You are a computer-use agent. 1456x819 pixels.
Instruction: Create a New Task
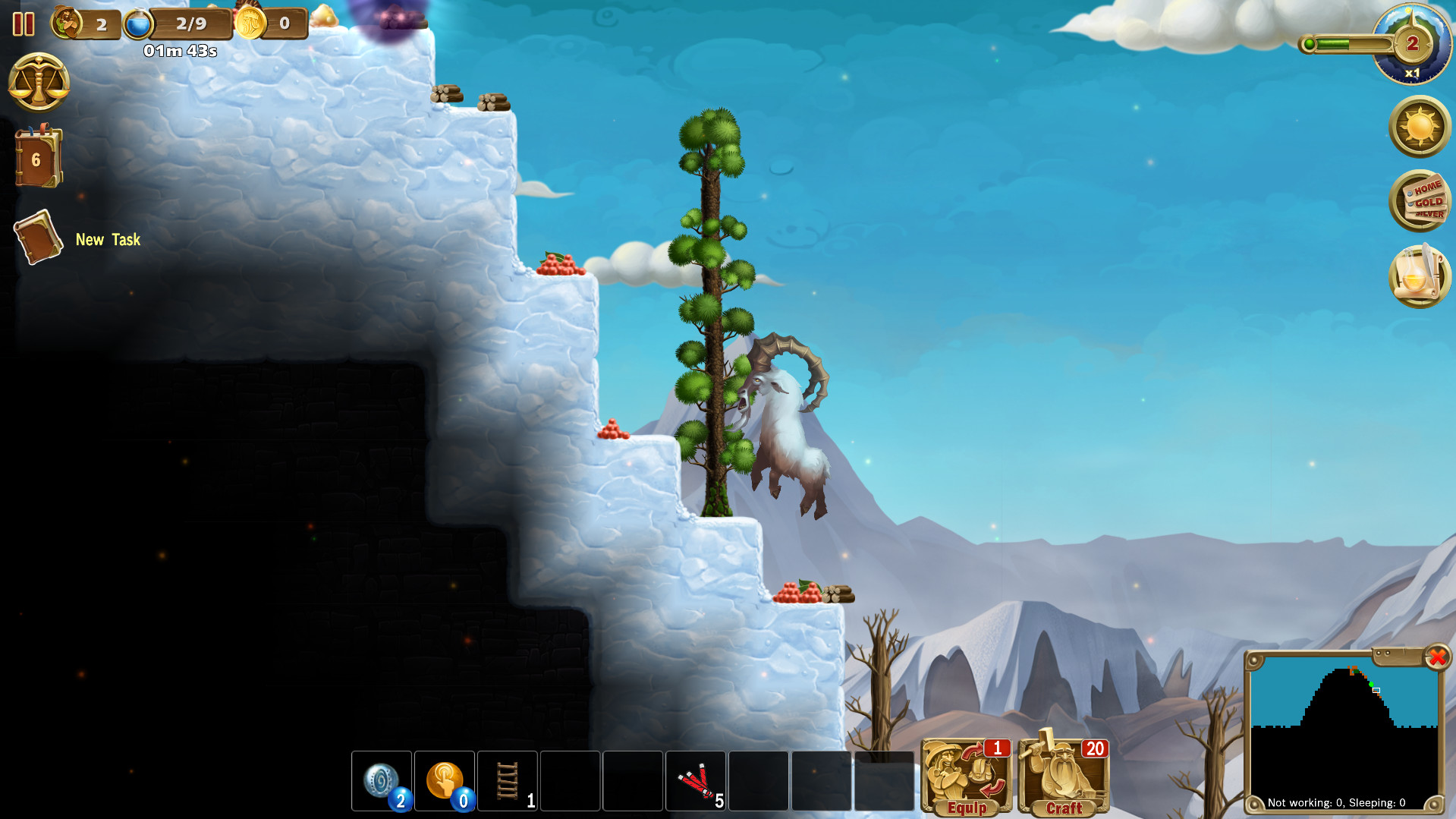tap(38, 237)
